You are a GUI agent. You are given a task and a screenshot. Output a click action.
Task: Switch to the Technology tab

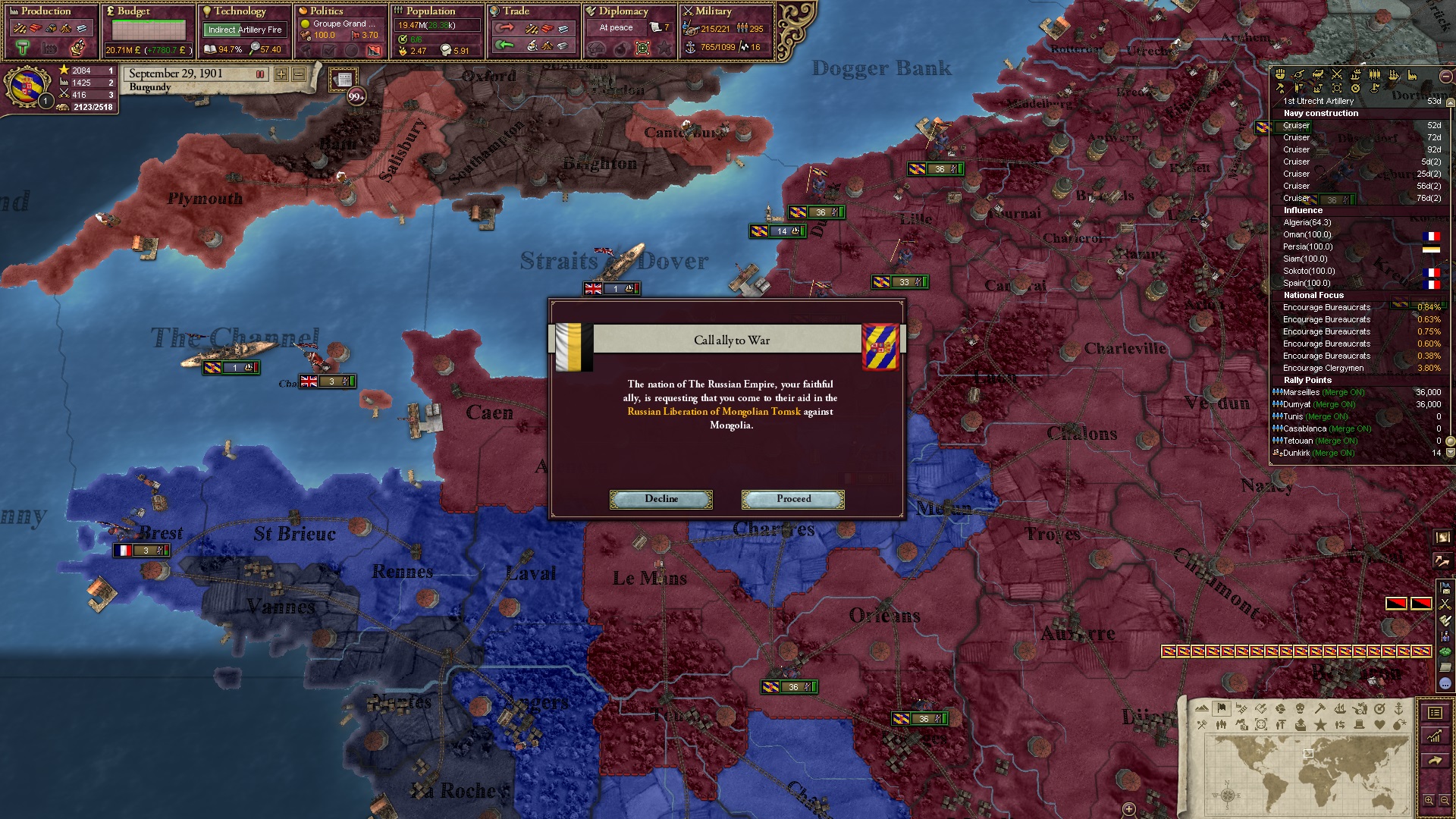(240, 11)
